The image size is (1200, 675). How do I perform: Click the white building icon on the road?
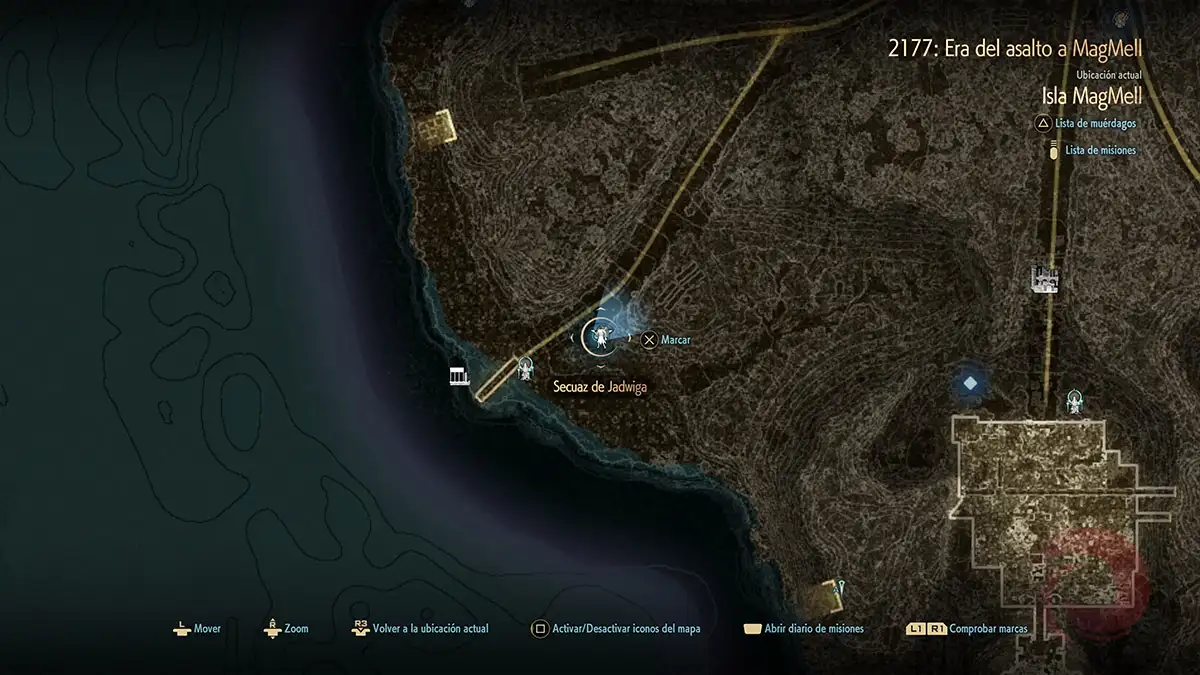1045,280
